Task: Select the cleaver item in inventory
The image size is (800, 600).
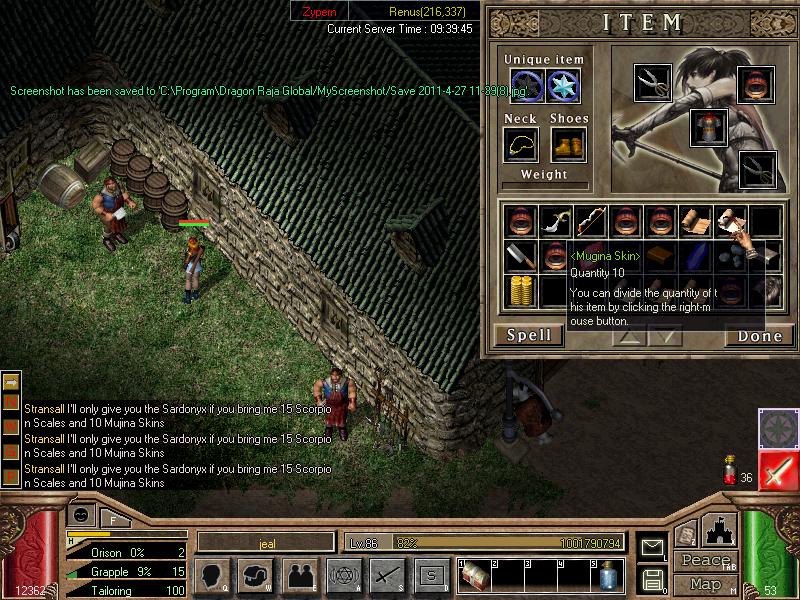Action: click(x=518, y=256)
